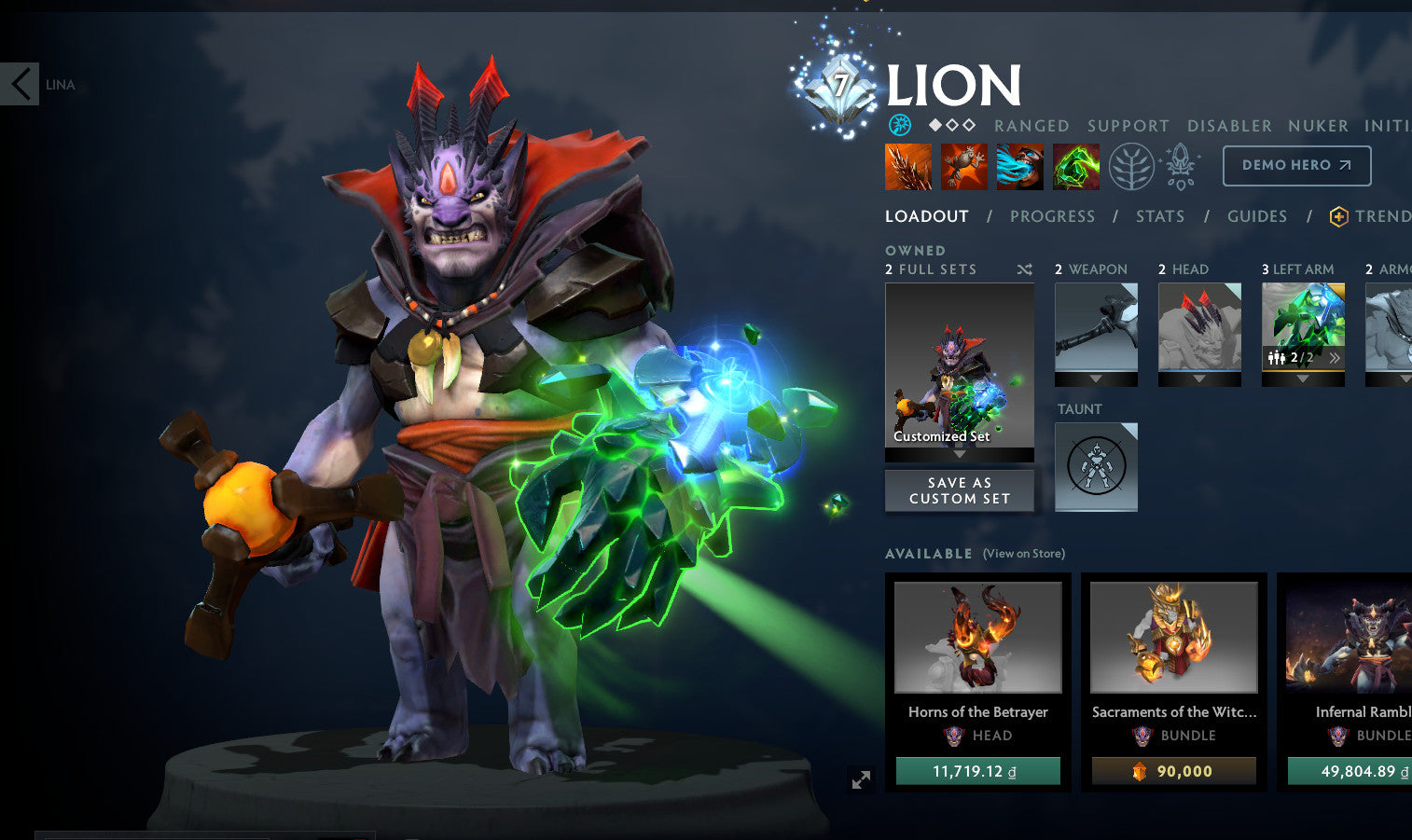Open the Hex ability icon
This screenshot has width=1412, height=840.
coord(964,166)
